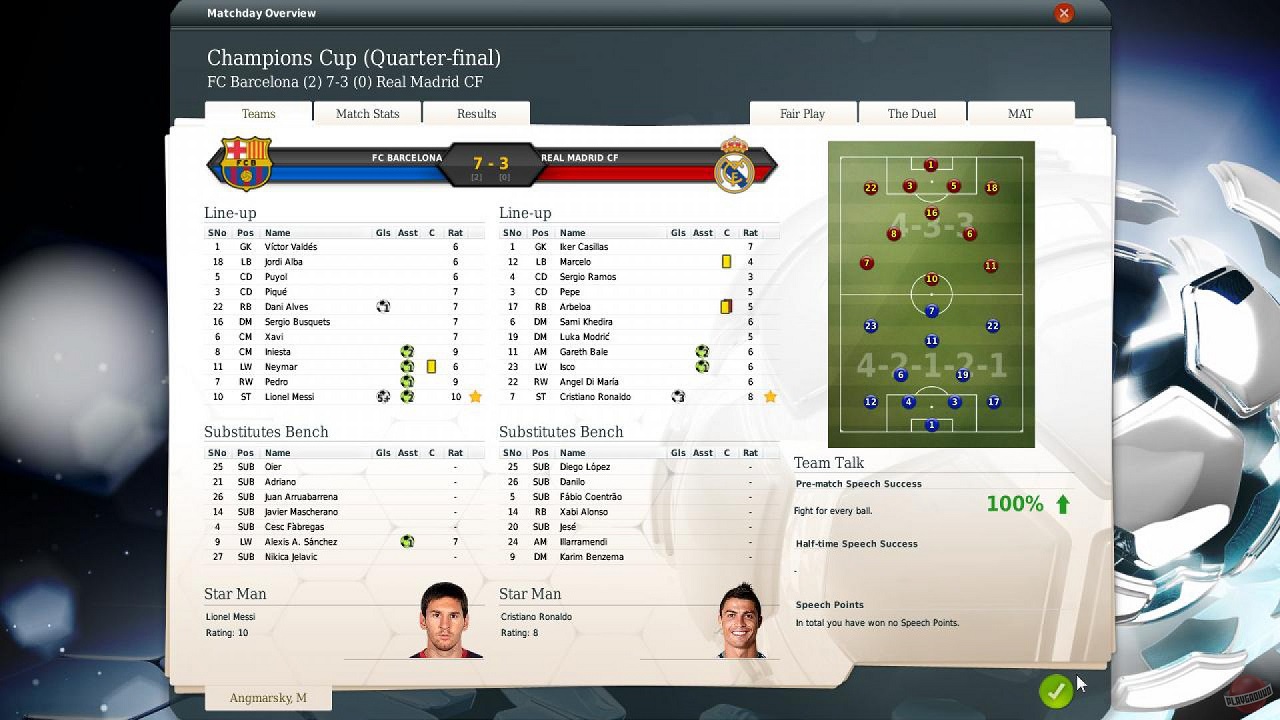The height and width of the screenshot is (720, 1280).
Task: Click Lionel Messi's Star Man portrait
Action: click(445, 620)
